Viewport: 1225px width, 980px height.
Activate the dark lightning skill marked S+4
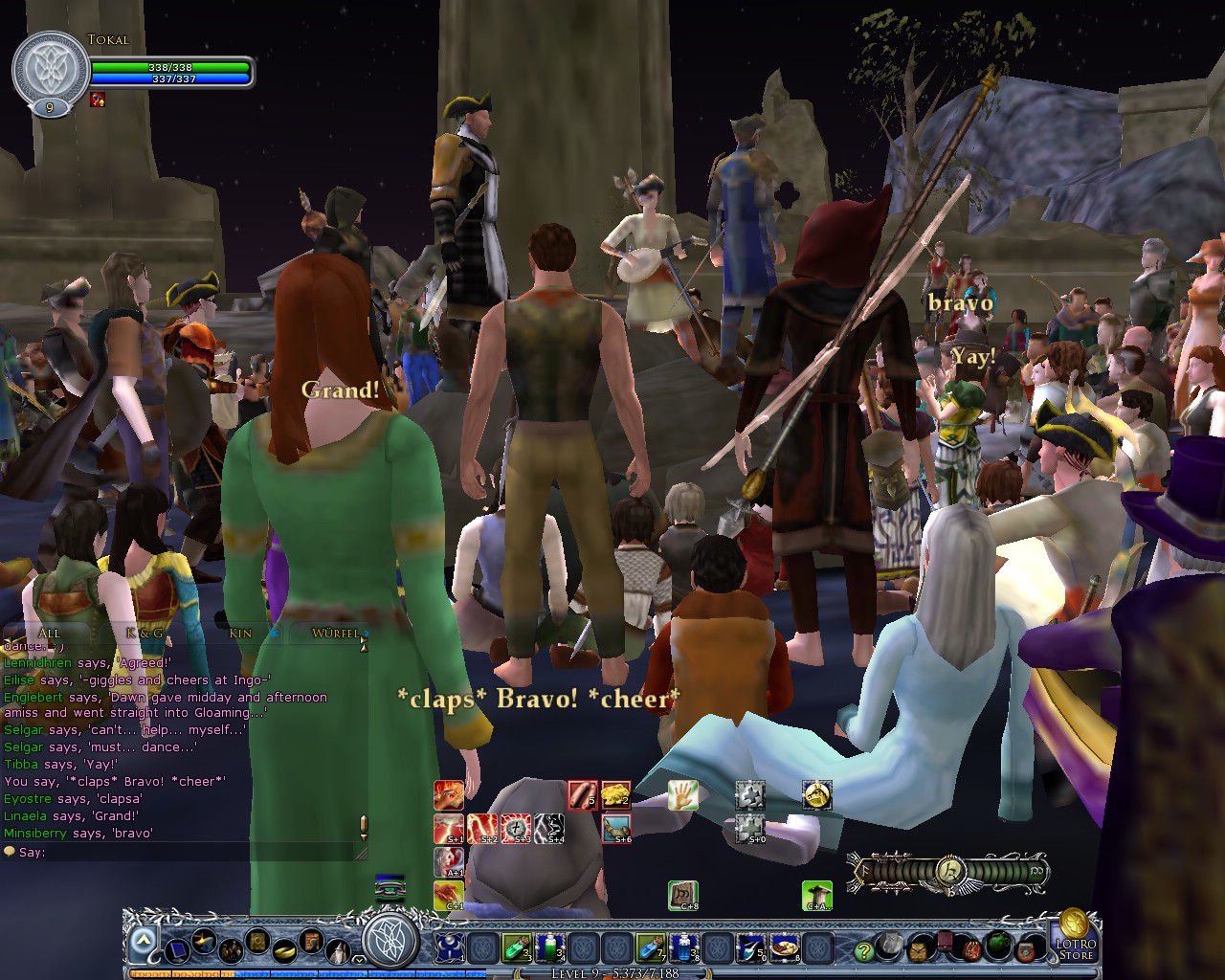click(x=548, y=826)
